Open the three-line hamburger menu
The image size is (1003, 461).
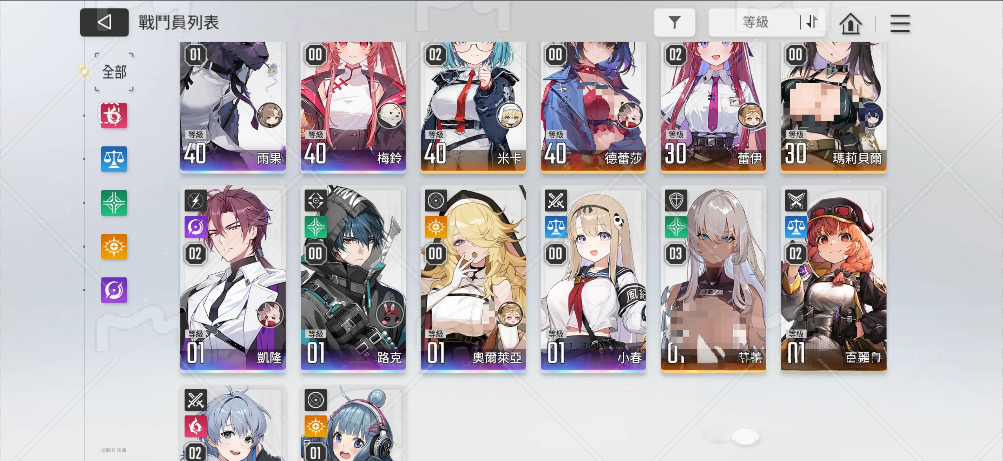(900, 23)
